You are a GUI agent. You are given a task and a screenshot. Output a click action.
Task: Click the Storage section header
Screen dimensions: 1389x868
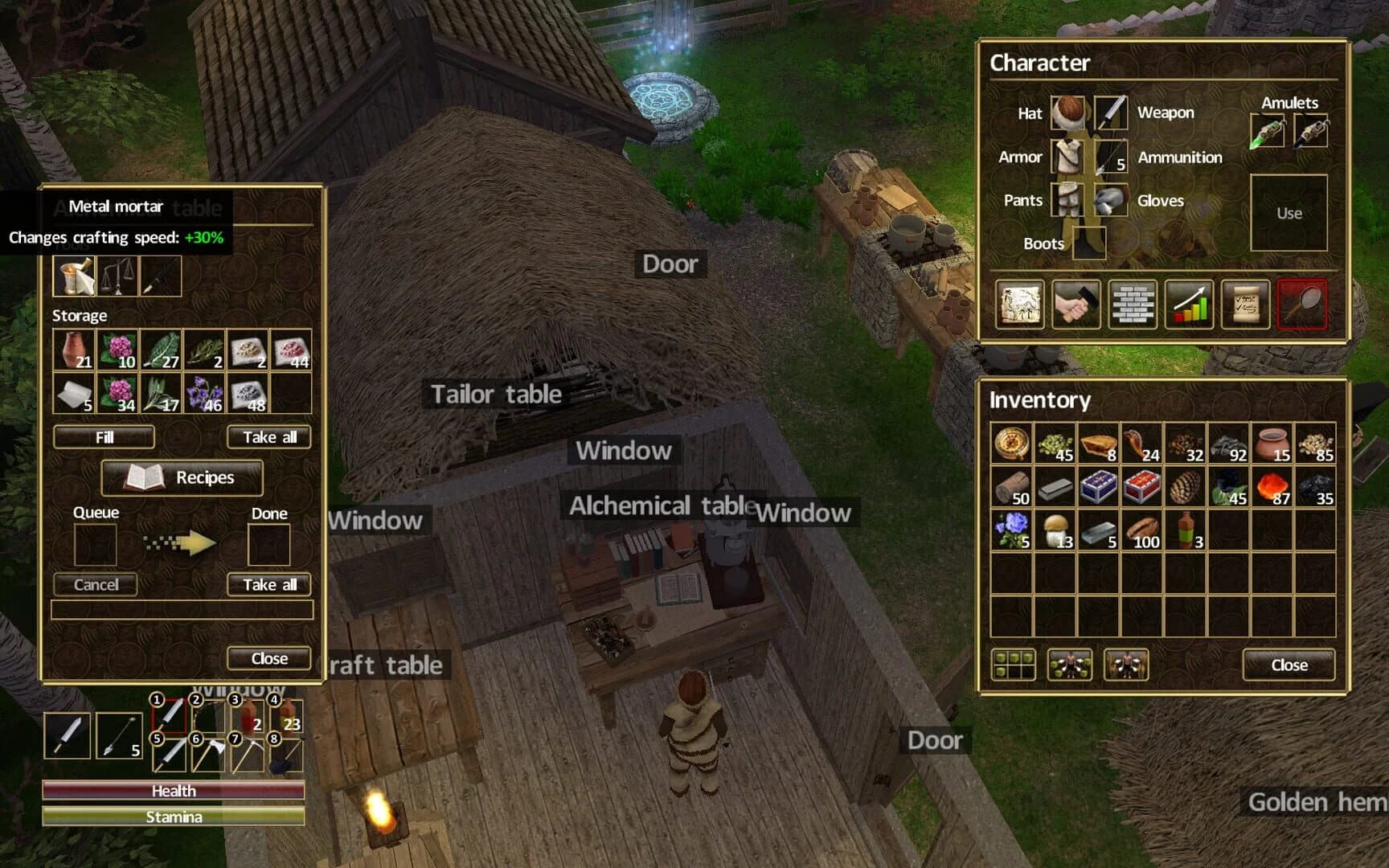pos(80,315)
